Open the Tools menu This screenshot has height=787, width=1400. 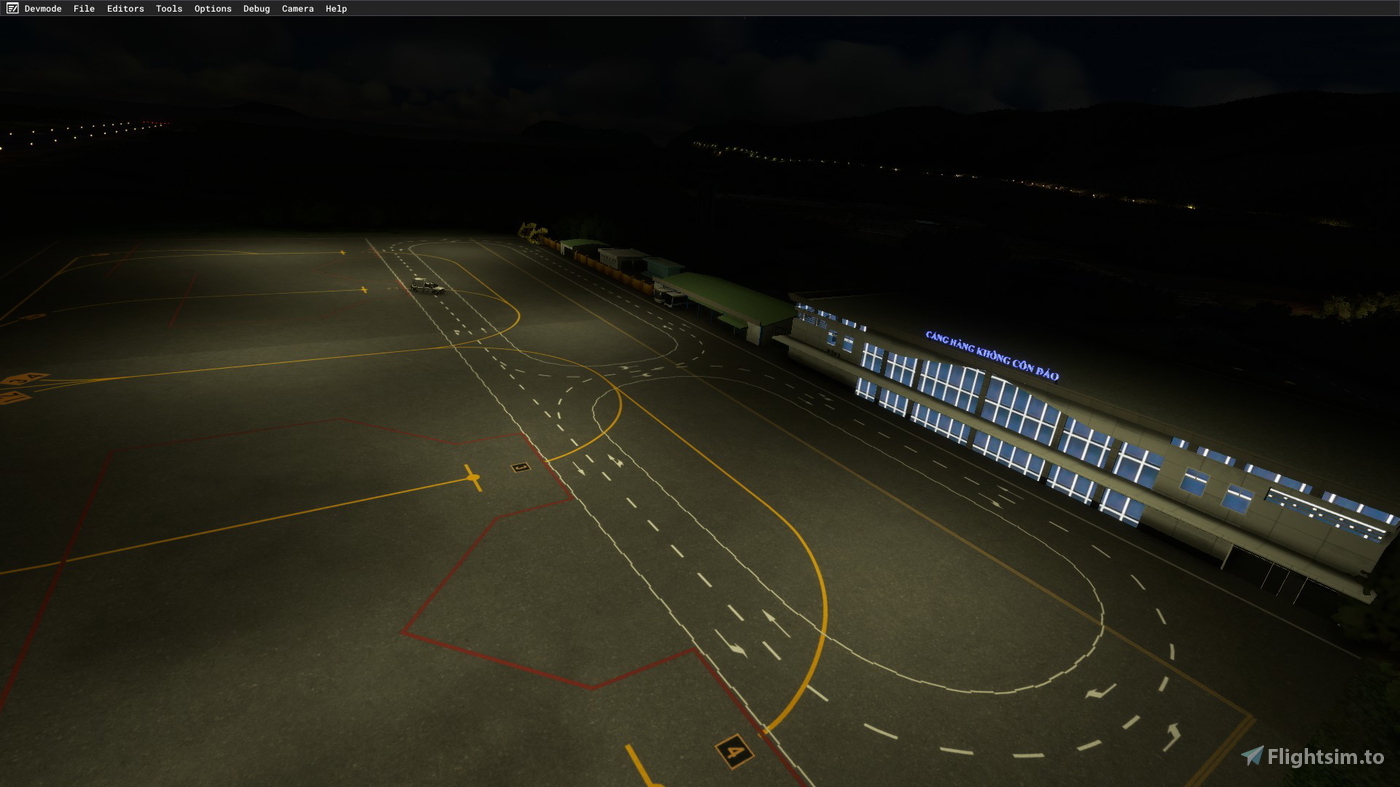[168, 8]
